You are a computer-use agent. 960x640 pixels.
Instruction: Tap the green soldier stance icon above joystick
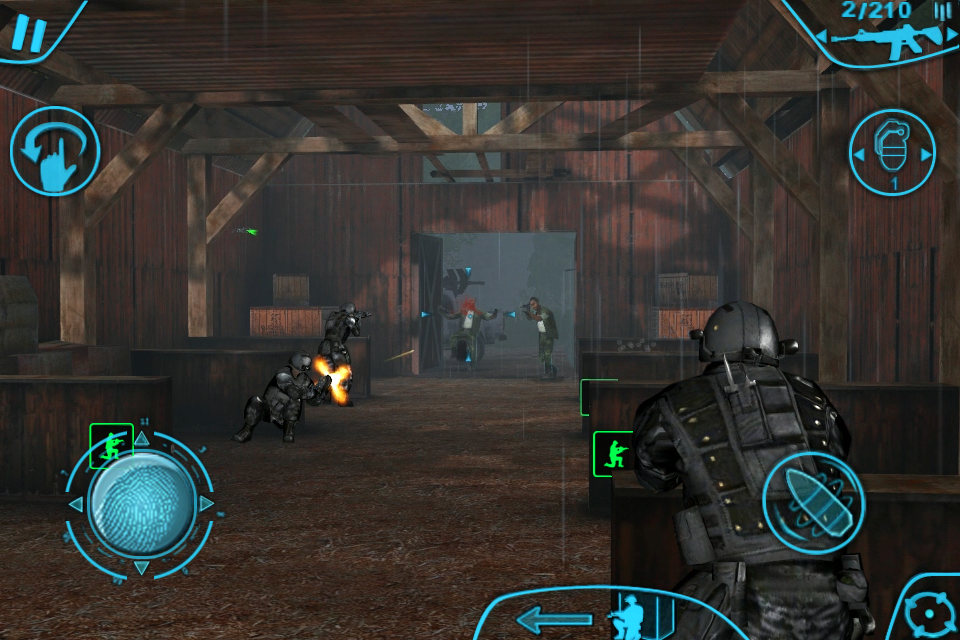pos(111,445)
